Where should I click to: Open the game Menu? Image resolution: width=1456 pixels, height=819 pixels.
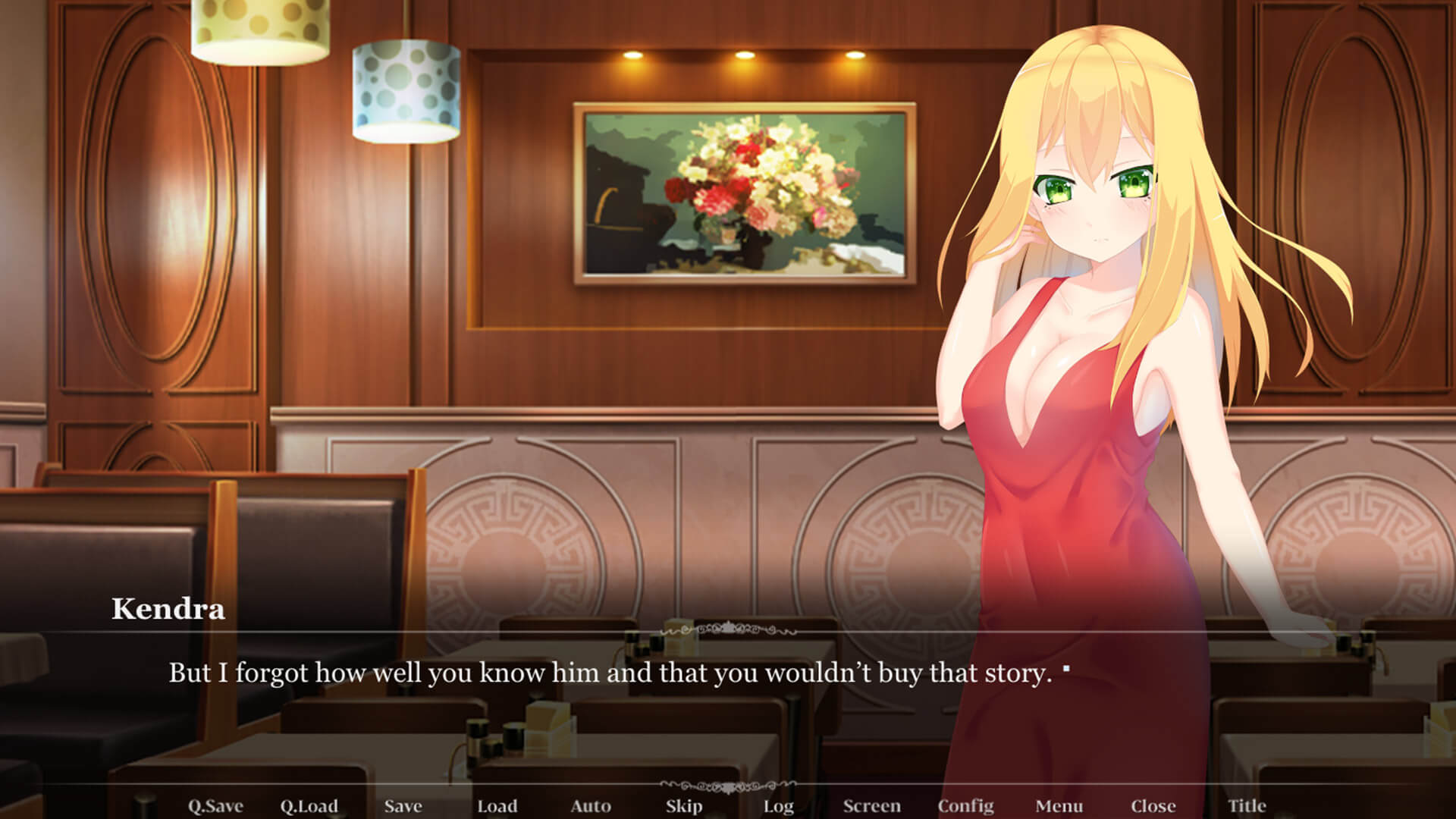point(1059,806)
